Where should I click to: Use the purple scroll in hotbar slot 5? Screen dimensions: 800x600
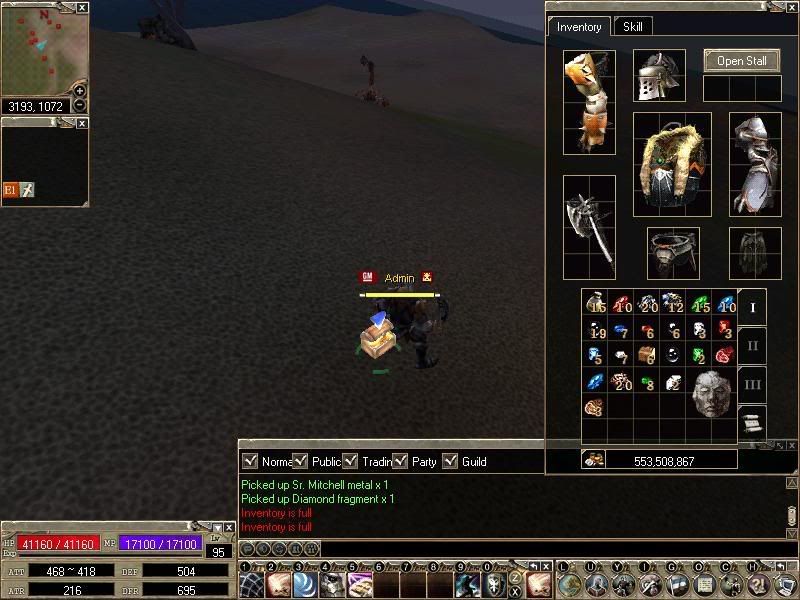359,585
